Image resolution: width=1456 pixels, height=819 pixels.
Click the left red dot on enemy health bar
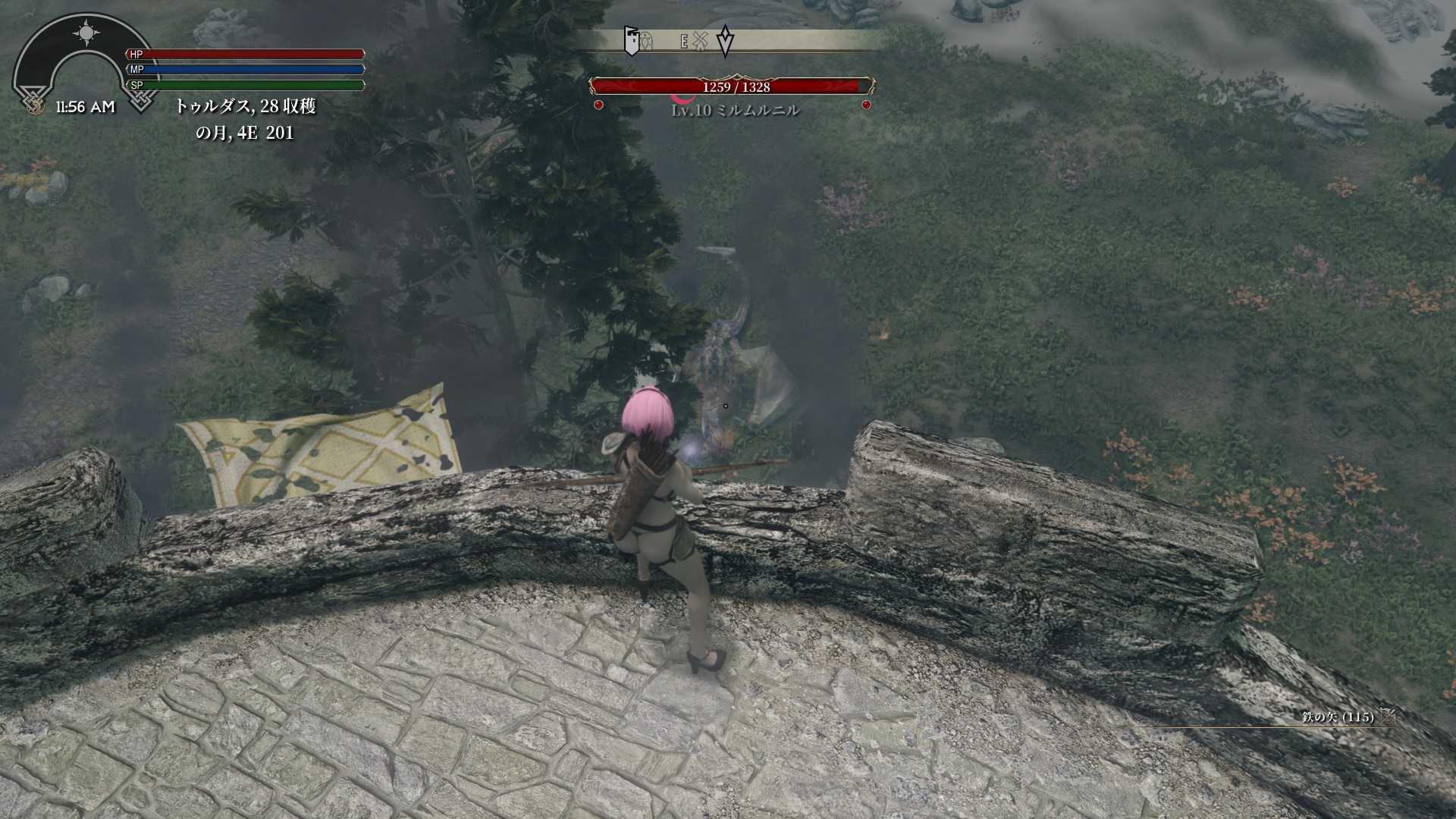[x=598, y=105]
